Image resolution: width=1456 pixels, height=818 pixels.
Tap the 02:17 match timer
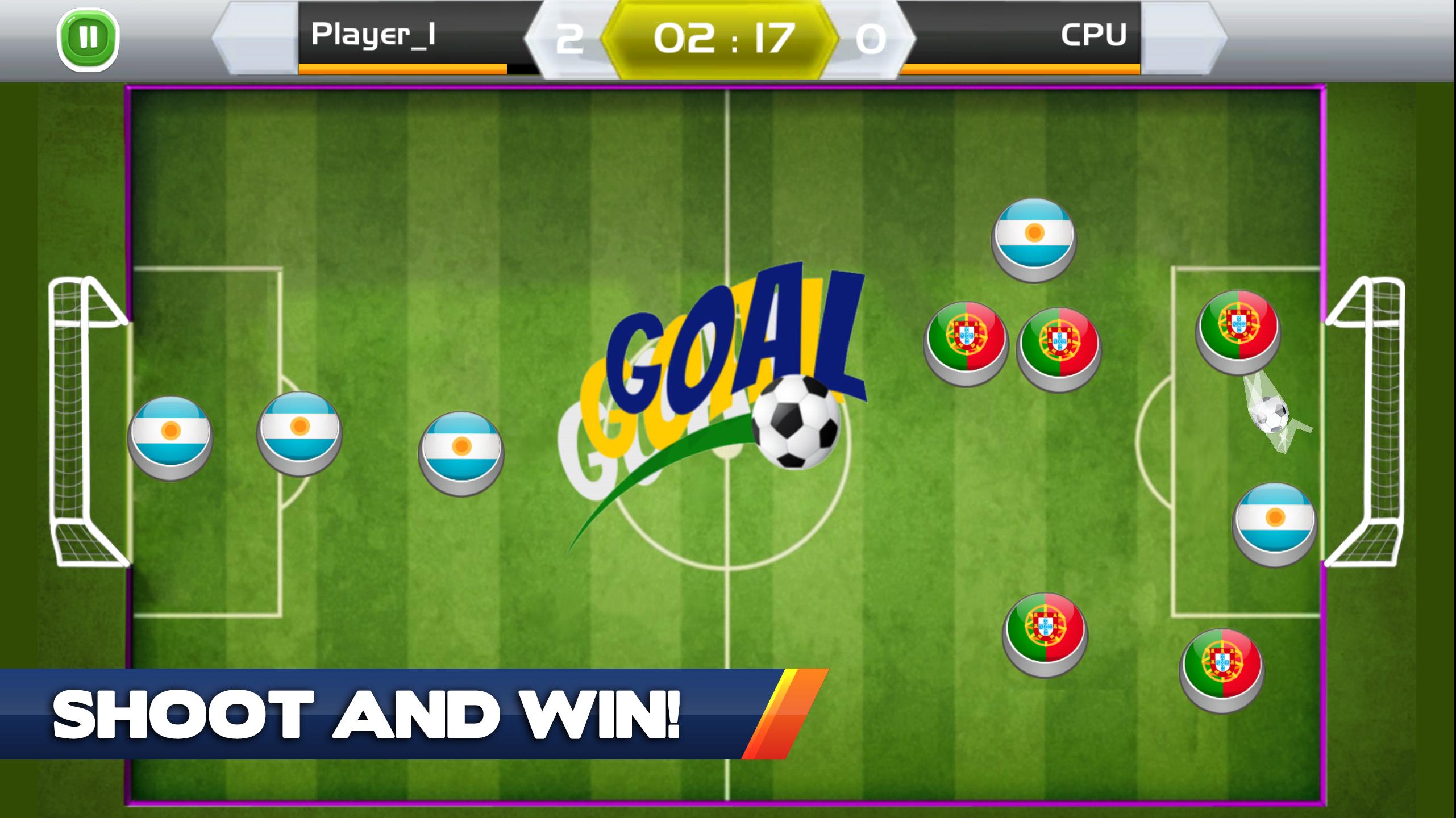(723, 35)
